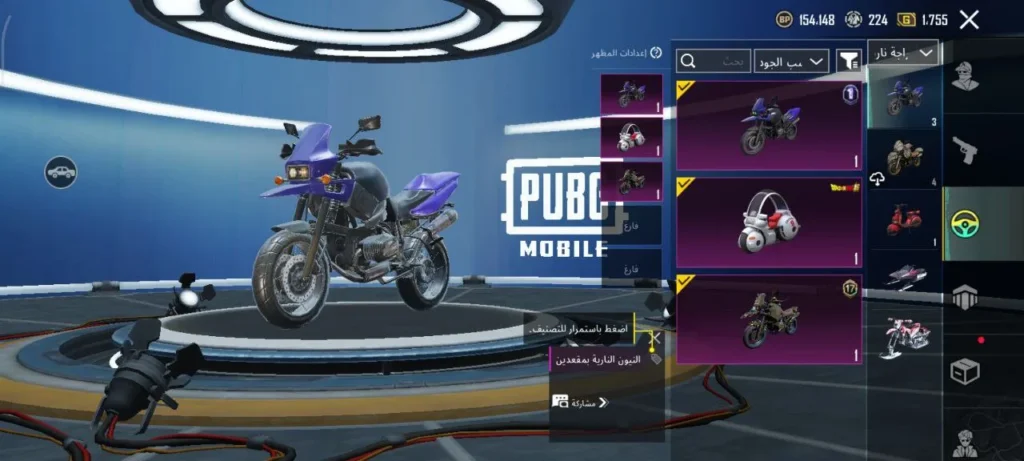Choose the pink snow bike vehicle category
Screen dimensions: 1024x461
[904, 336]
